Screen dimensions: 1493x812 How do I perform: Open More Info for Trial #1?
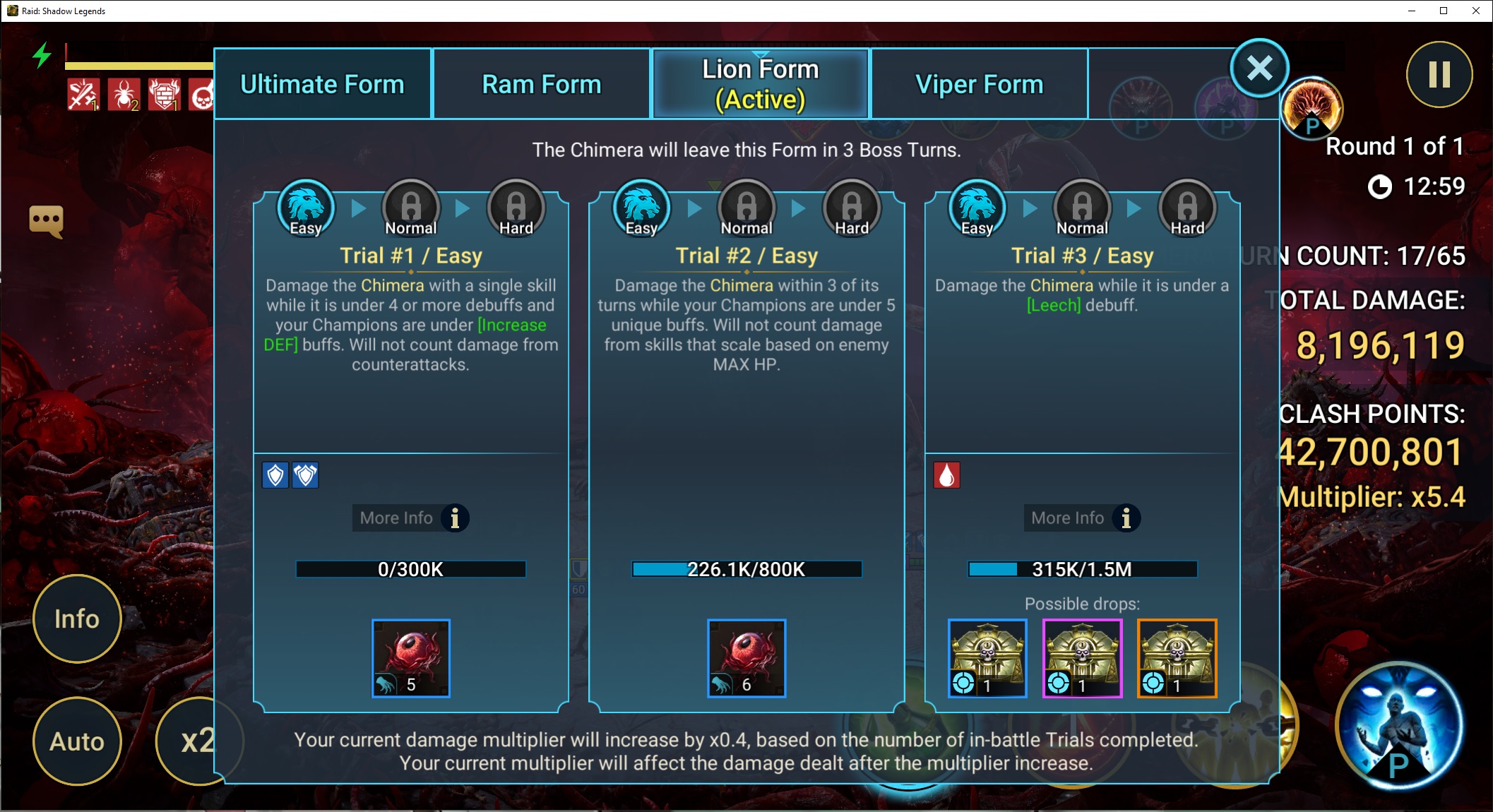click(x=410, y=518)
